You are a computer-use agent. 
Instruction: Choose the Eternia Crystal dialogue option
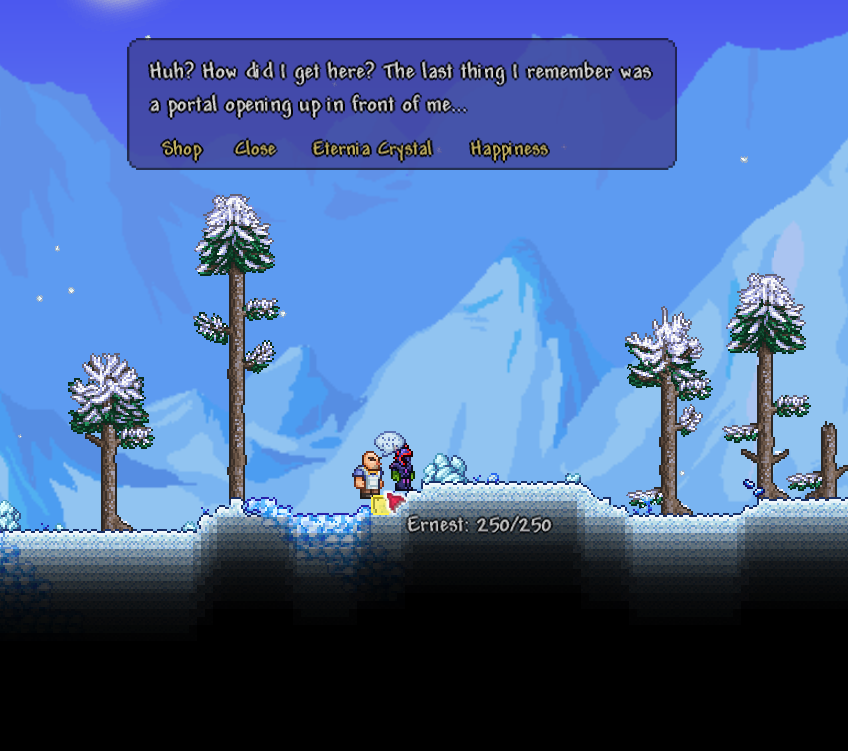tap(372, 149)
